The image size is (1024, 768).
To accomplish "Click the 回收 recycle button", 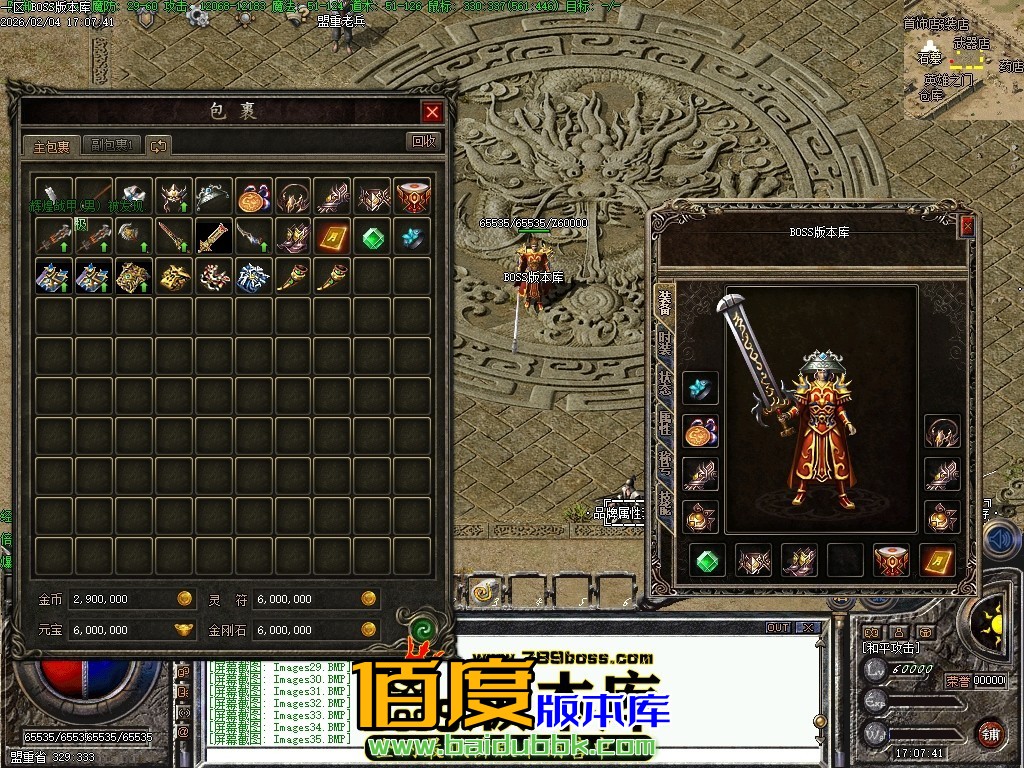I will pos(425,142).
